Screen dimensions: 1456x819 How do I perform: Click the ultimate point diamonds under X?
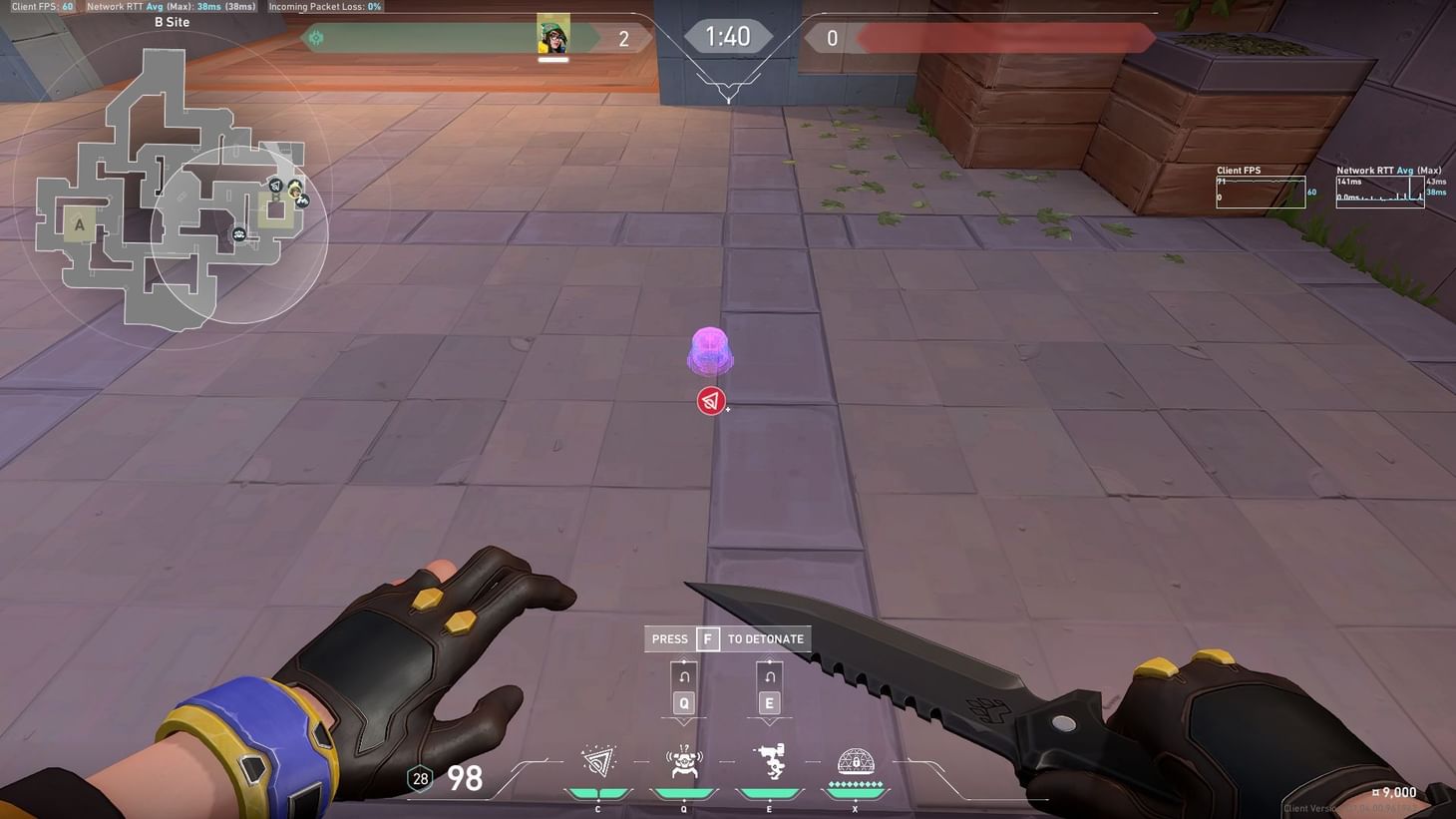[855, 785]
